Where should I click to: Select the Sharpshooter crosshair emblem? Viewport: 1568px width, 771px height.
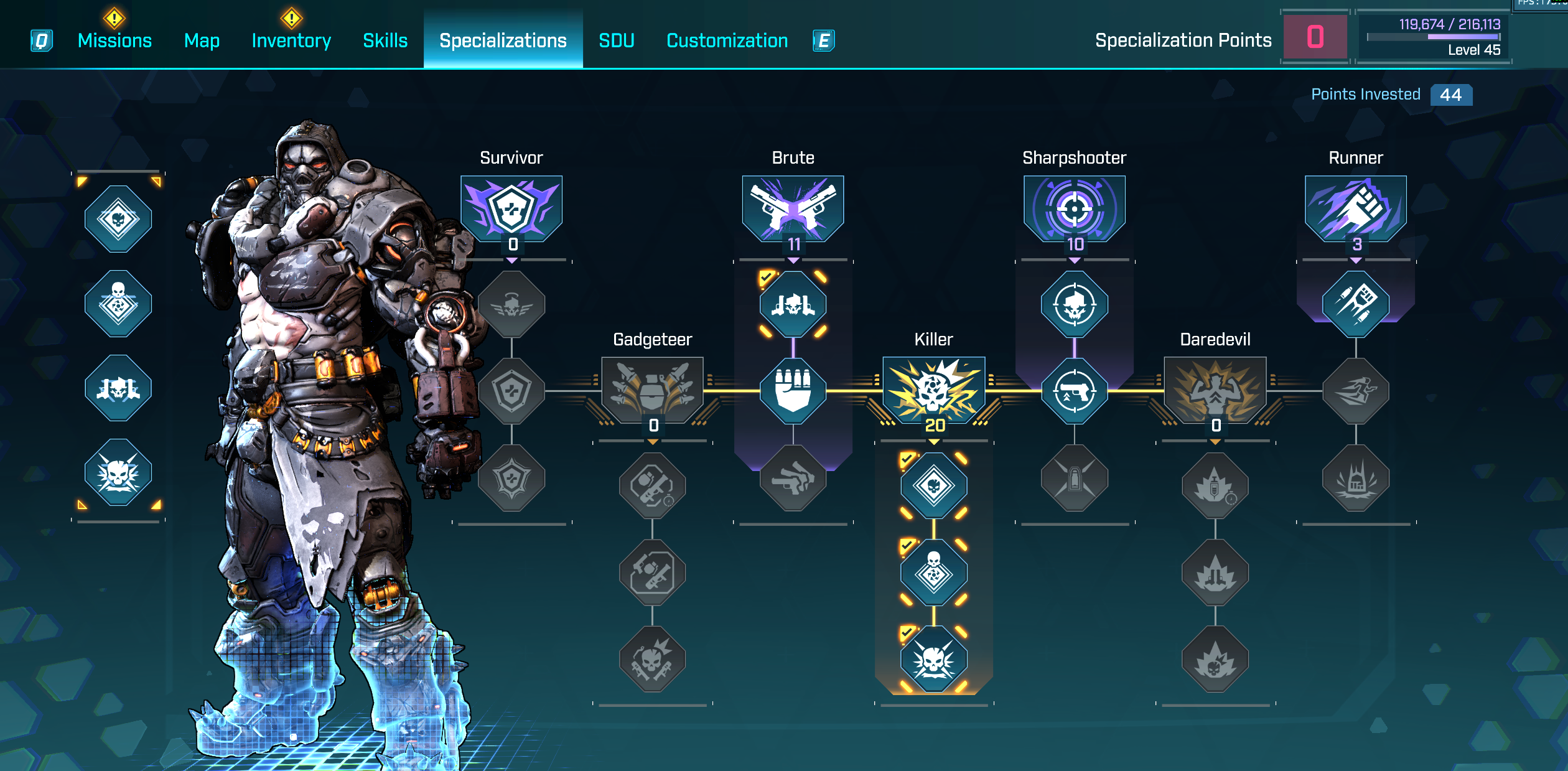1074,208
